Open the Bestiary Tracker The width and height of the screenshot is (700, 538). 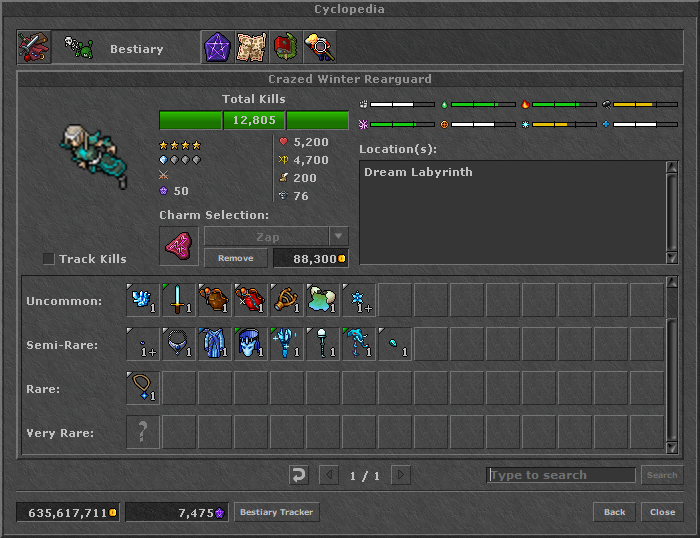(276, 512)
